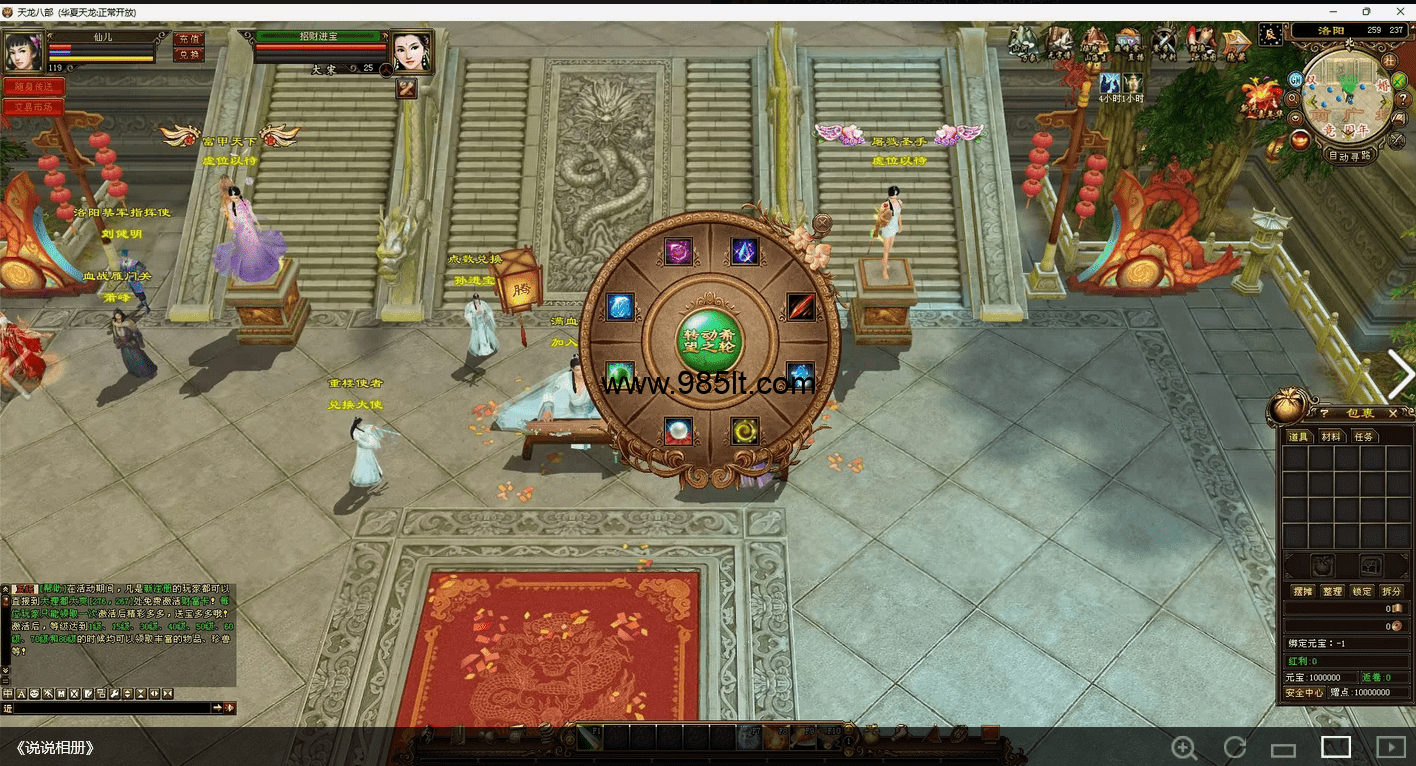
Task: Select the purple gem prize on the wheel
Action: pos(679,251)
